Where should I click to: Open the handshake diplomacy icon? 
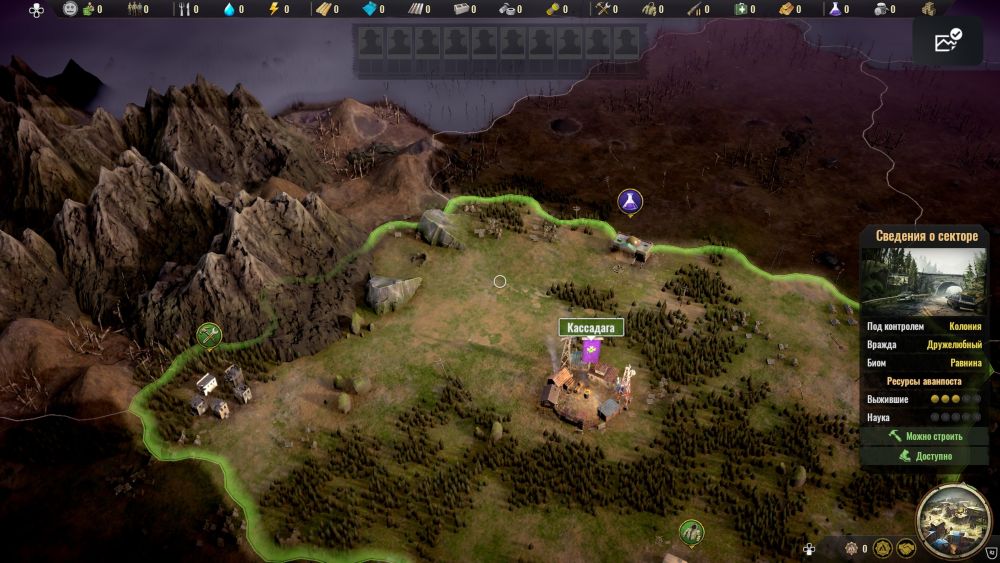[906, 548]
